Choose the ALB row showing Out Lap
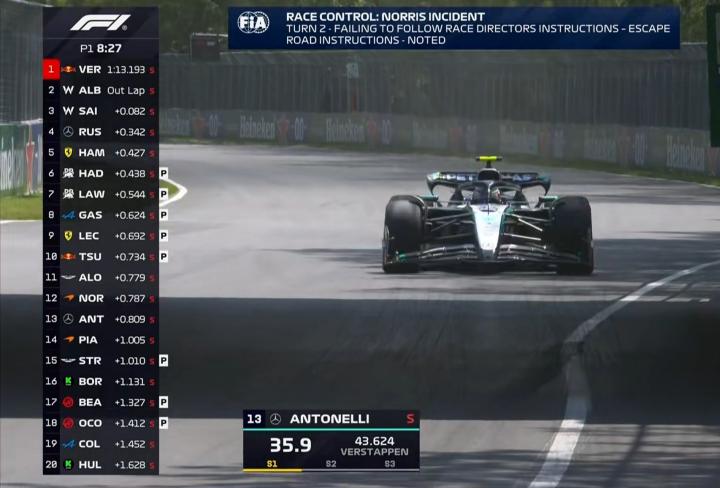This screenshot has width=720, height=488. [x=100, y=90]
